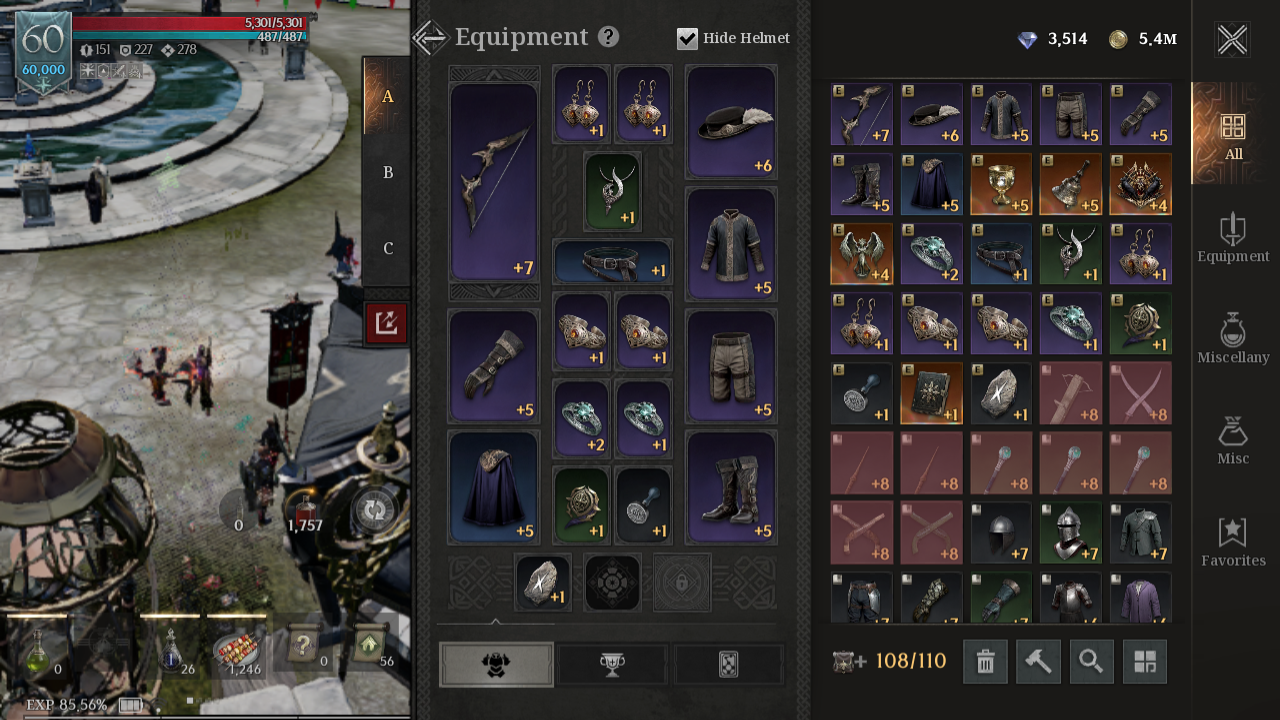This screenshot has height=720, width=1280.
Task: Open inventory search with magnifying glass
Action: (x=1091, y=662)
